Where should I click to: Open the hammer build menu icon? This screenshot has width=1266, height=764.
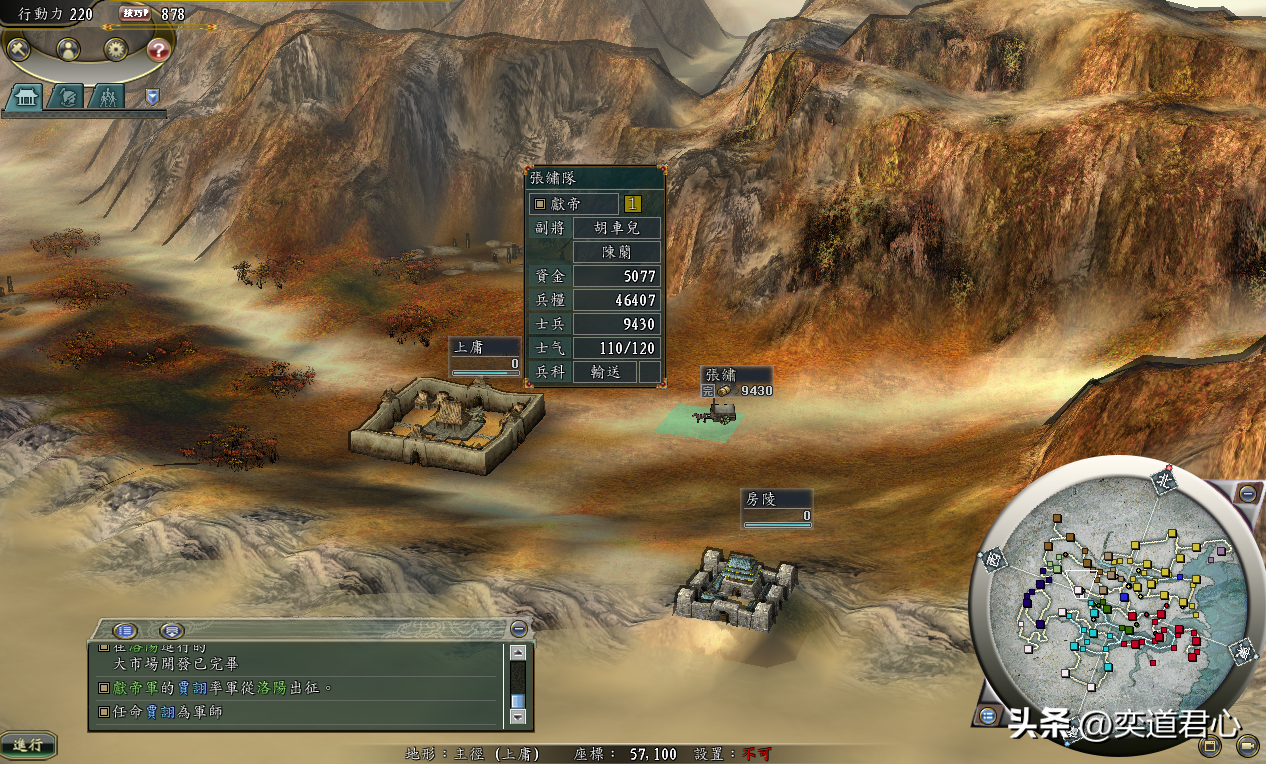coord(19,48)
